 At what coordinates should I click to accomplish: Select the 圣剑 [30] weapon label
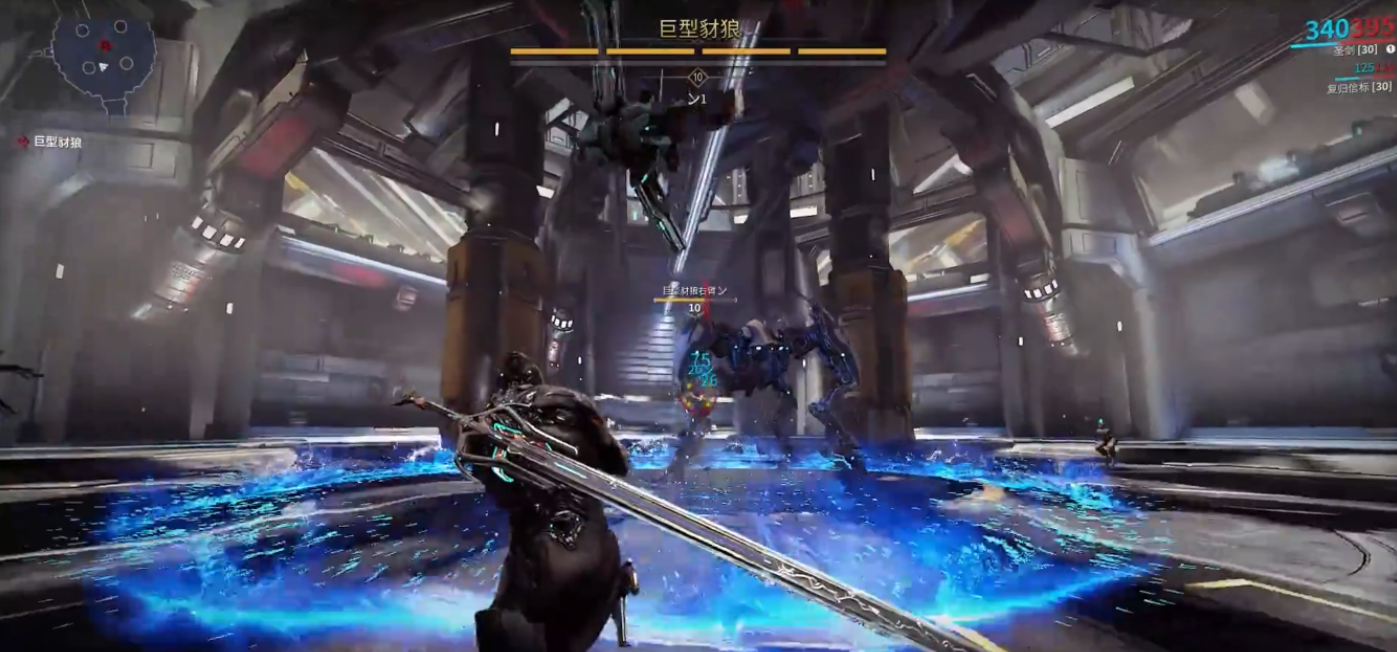click(x=1355, y=49)
